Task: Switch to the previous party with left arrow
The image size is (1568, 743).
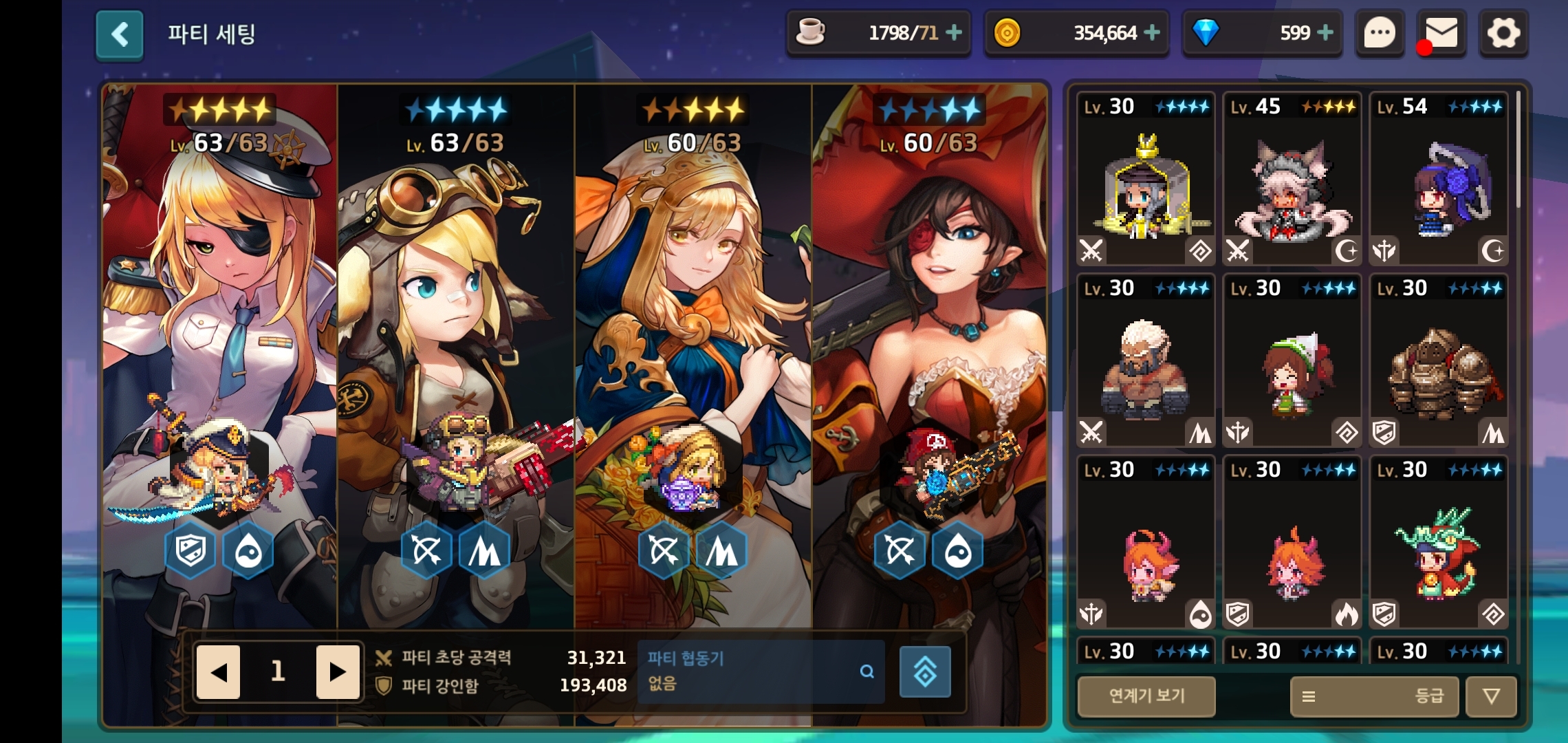Action: point(219,671)
